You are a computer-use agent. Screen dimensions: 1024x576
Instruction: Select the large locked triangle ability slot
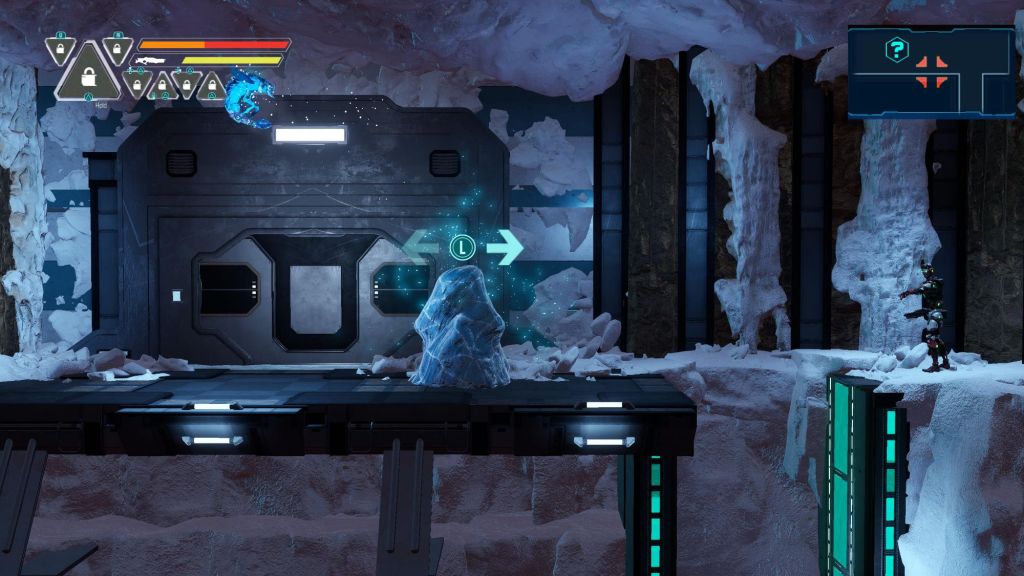pyautogui.click(x=88, y=76)
